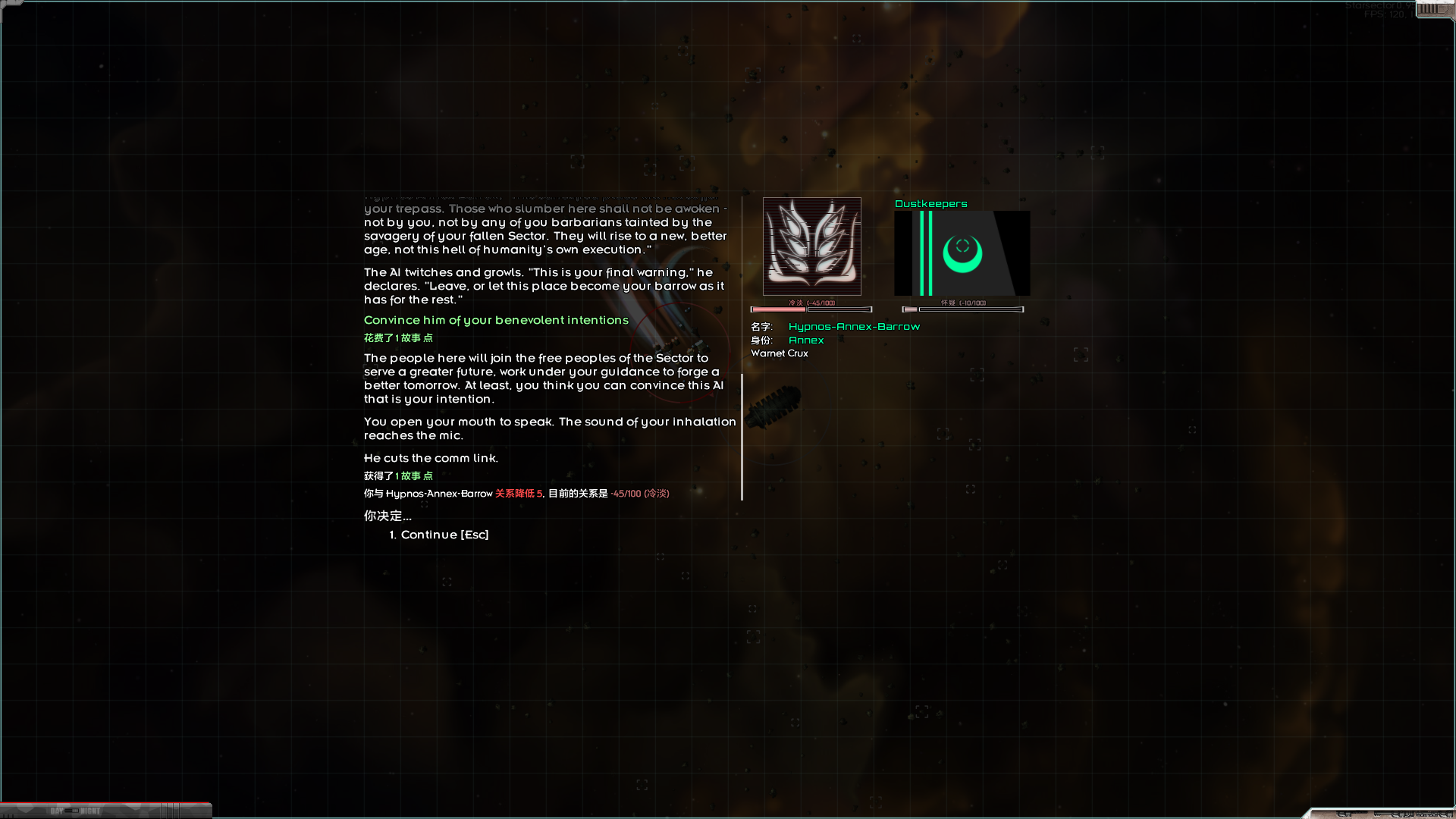Select the white wing insignia above the relationship bar
This screenshot has width=1456, height=819.
click(811, 246)
